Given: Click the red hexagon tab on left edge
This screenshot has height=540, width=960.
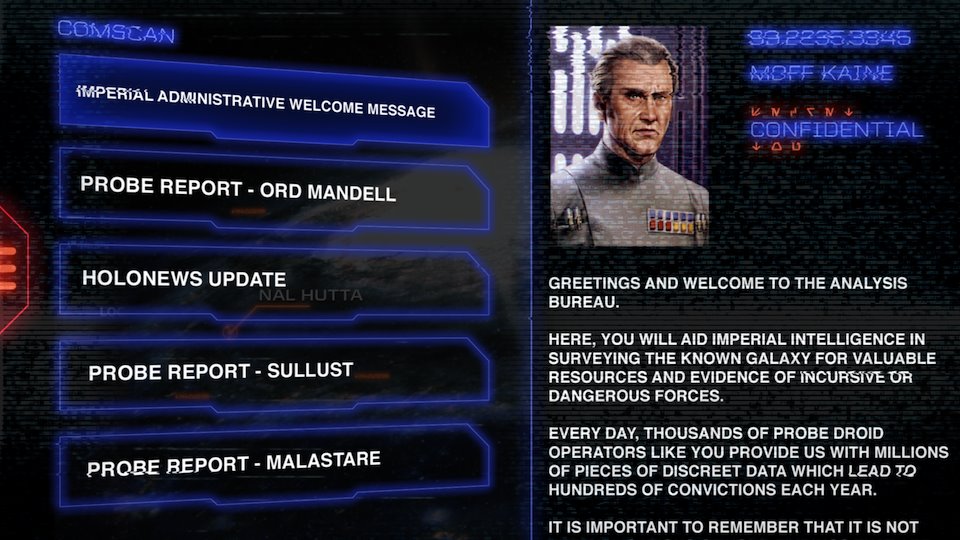Looking at the screenshot, I should (10, 268).
